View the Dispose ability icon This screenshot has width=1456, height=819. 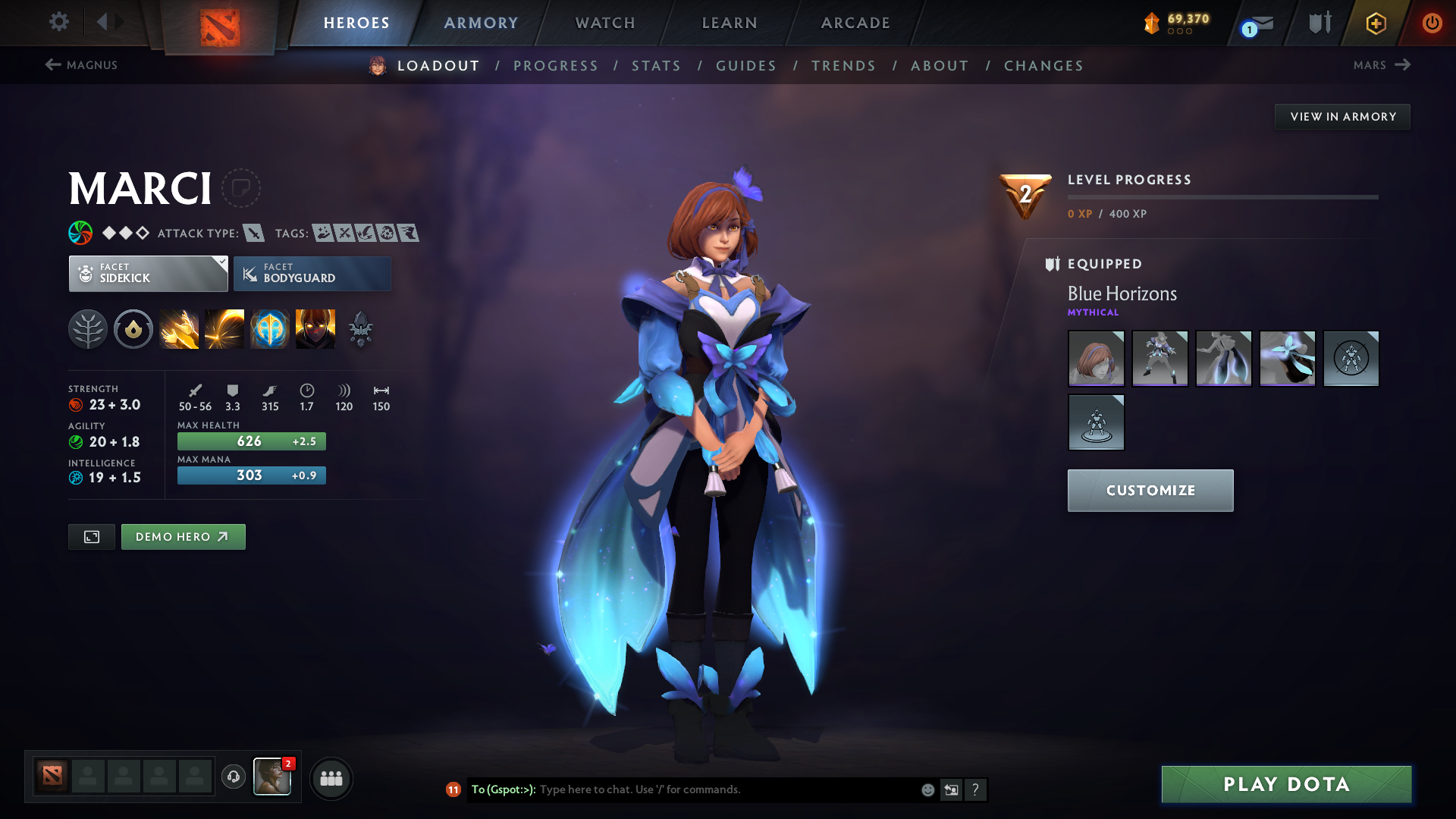pos(179,328)
